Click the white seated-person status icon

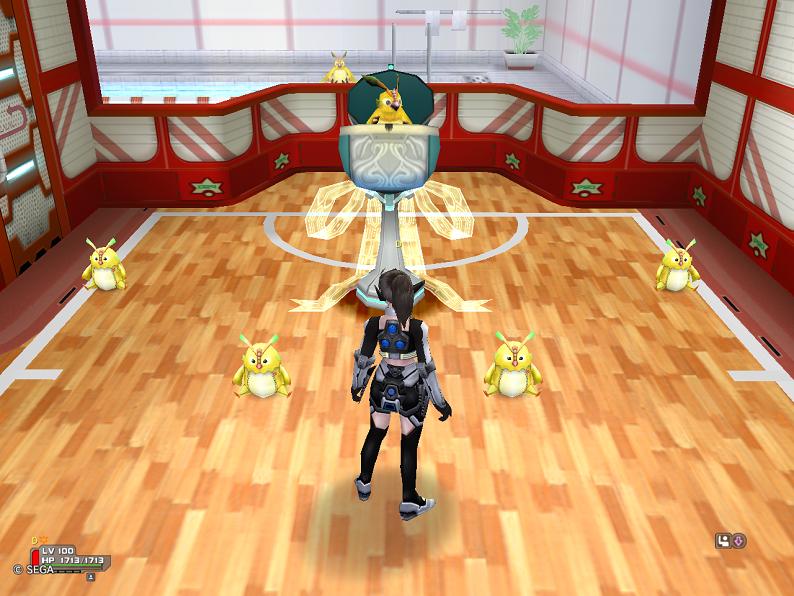point(724,541)
